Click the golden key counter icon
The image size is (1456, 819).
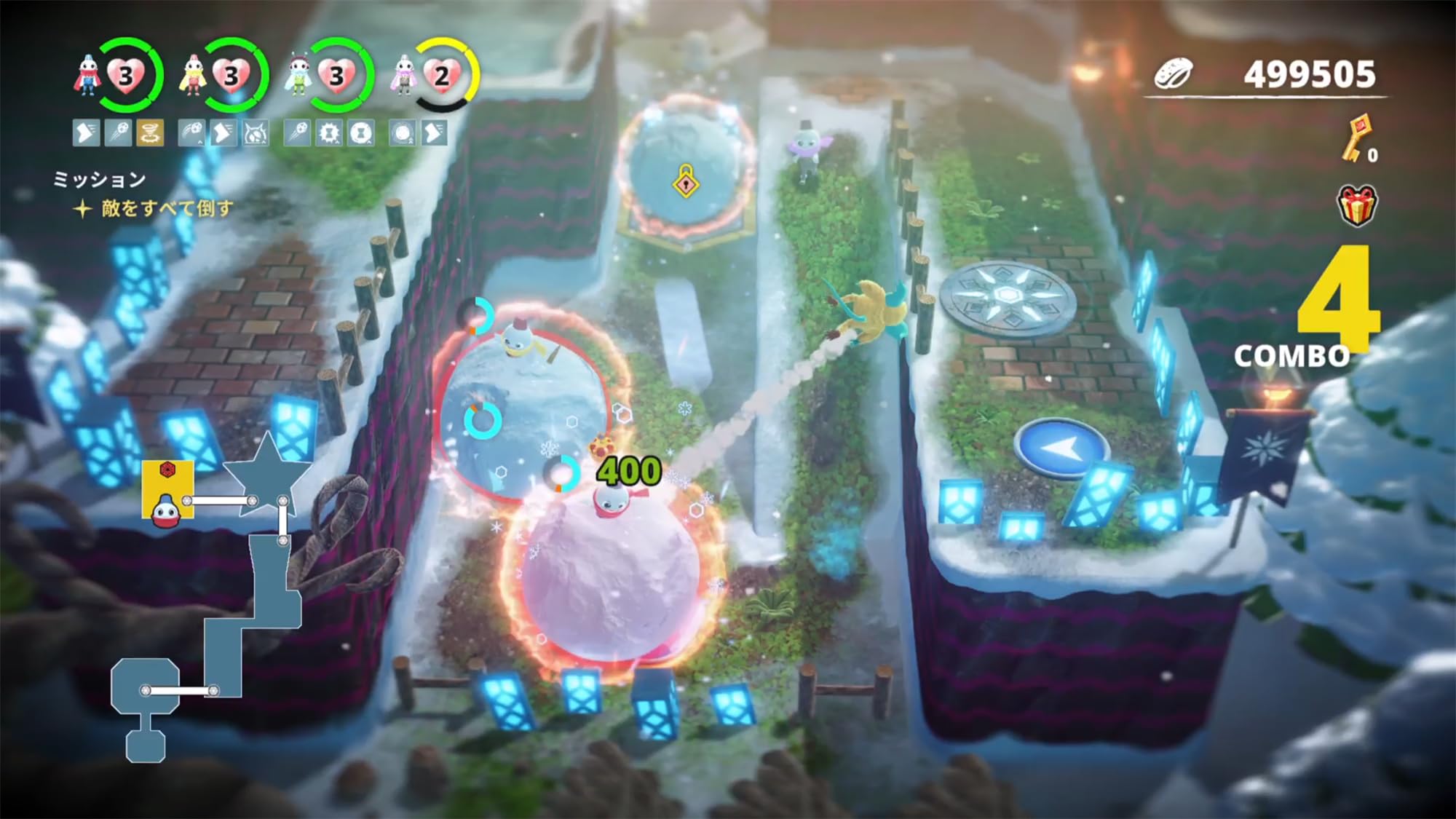click(1353, 138)
